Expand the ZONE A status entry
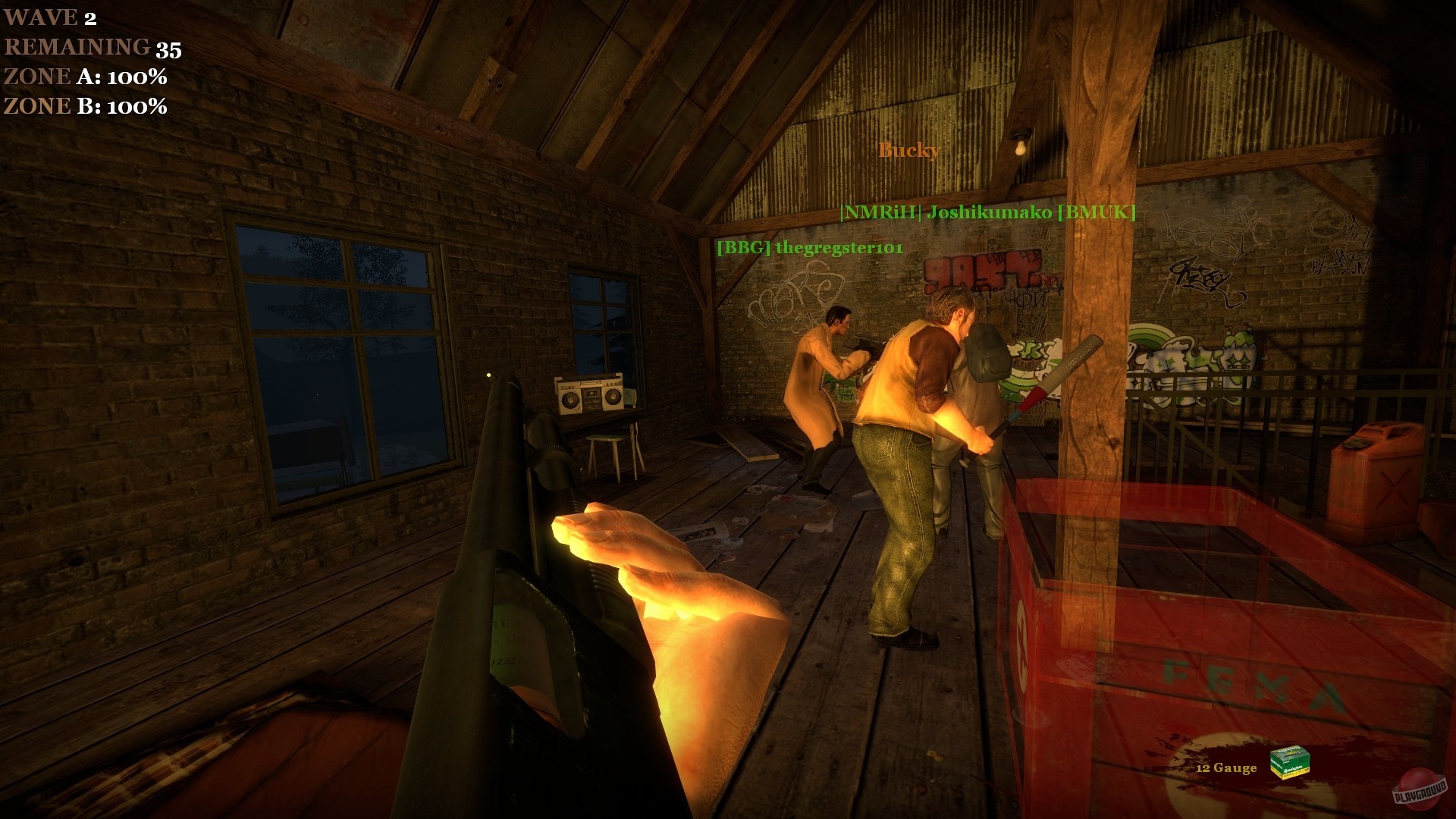Screen dimensions: 1456x819 tap(83, 77)
